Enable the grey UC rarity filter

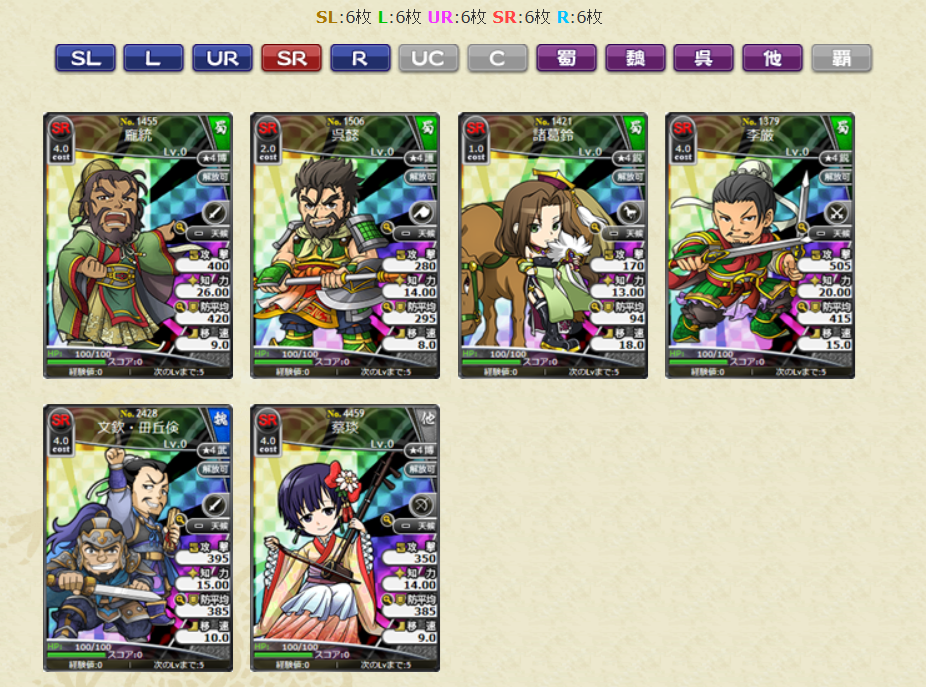click(x=428, y=58)
